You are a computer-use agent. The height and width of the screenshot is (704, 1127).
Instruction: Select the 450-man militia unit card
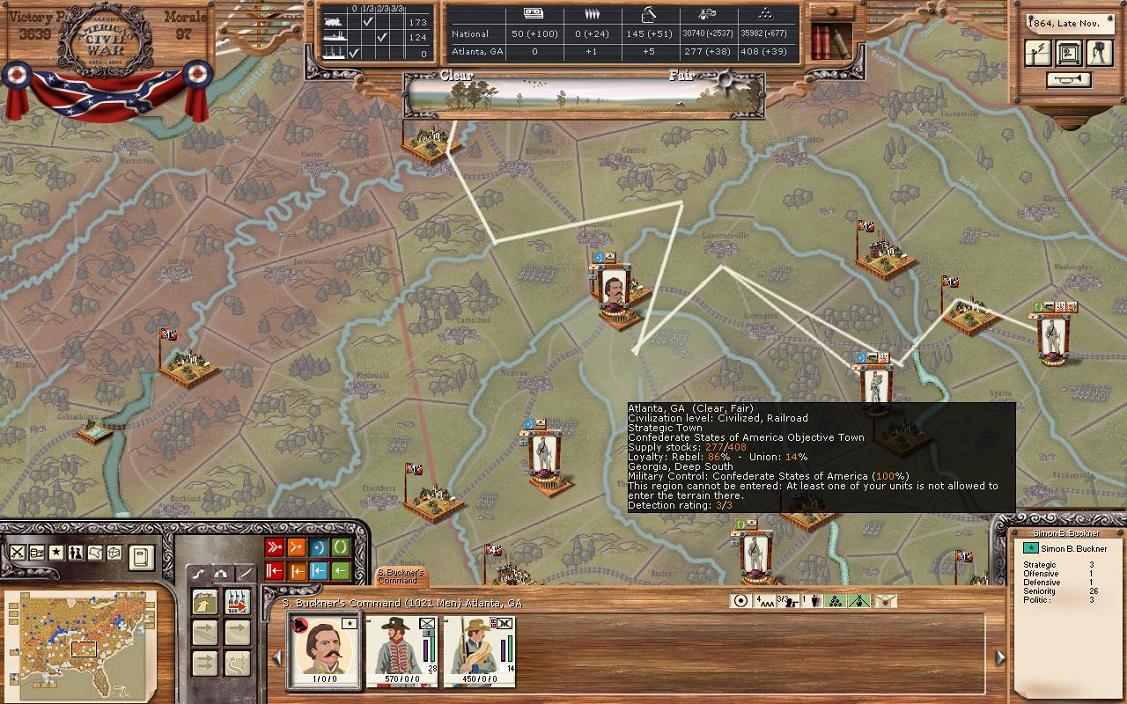479,650
